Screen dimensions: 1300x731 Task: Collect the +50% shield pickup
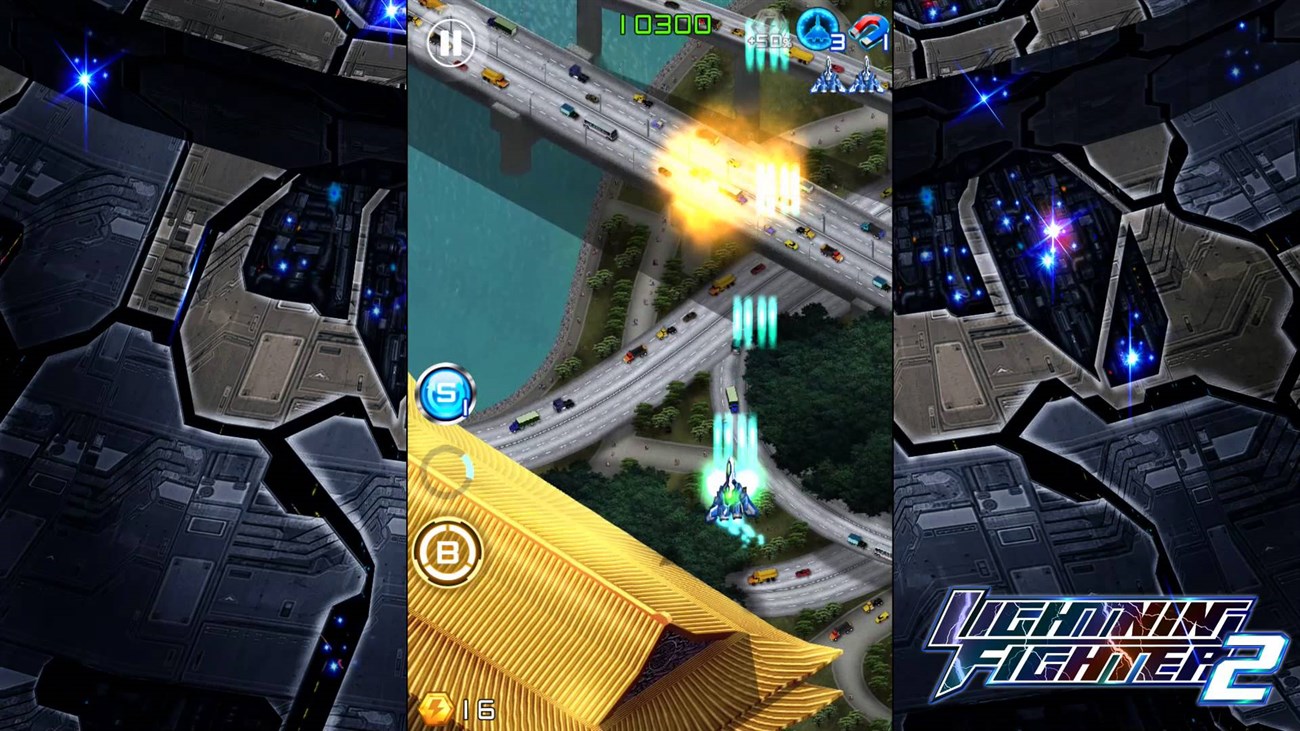[x=769, y=38]
